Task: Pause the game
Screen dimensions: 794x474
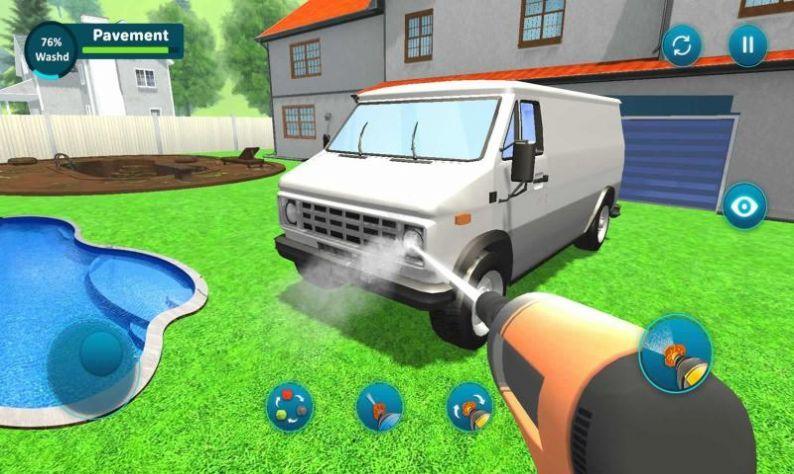Action: click(747, 45)
